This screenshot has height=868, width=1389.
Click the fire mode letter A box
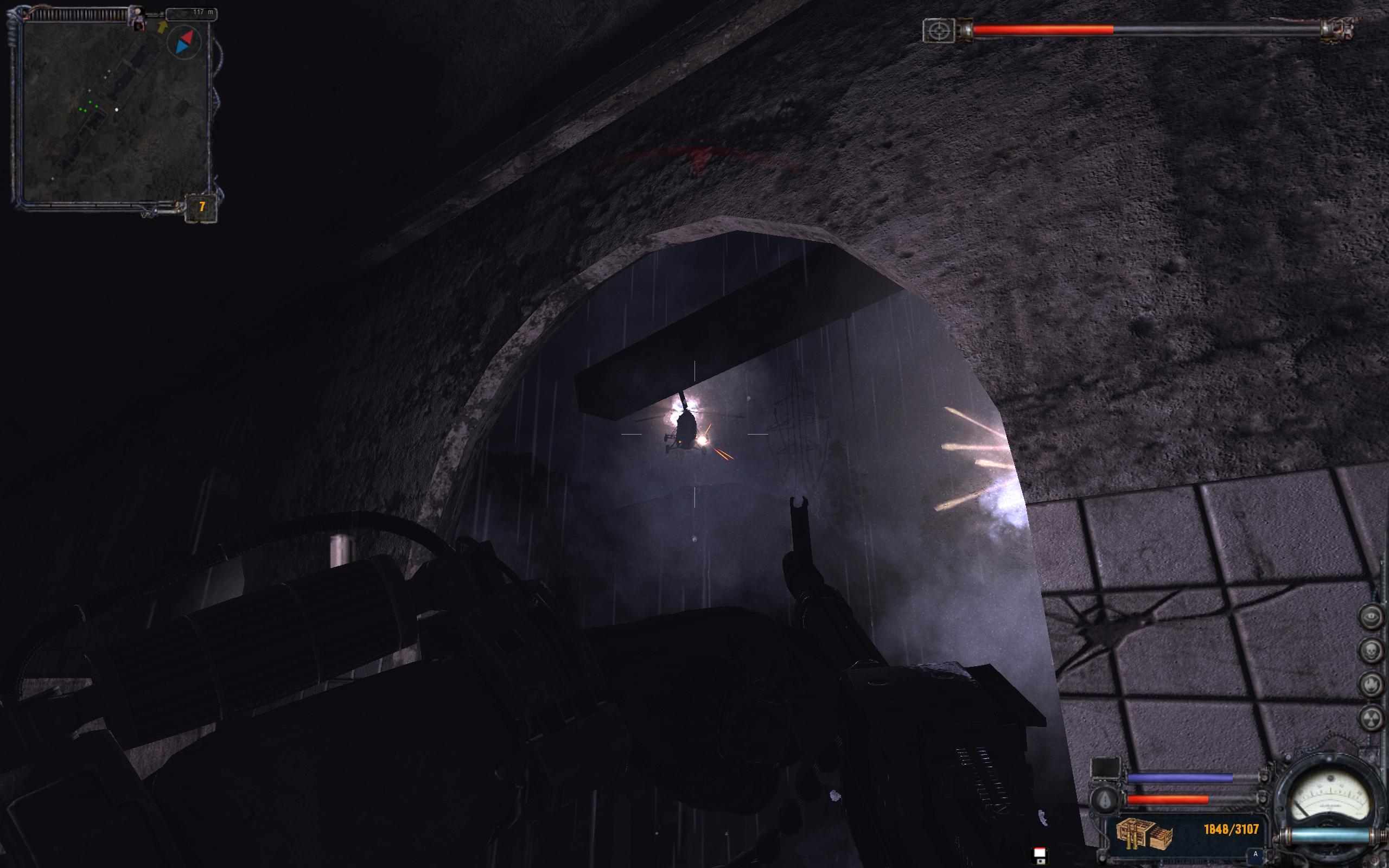coord(1256,854)
